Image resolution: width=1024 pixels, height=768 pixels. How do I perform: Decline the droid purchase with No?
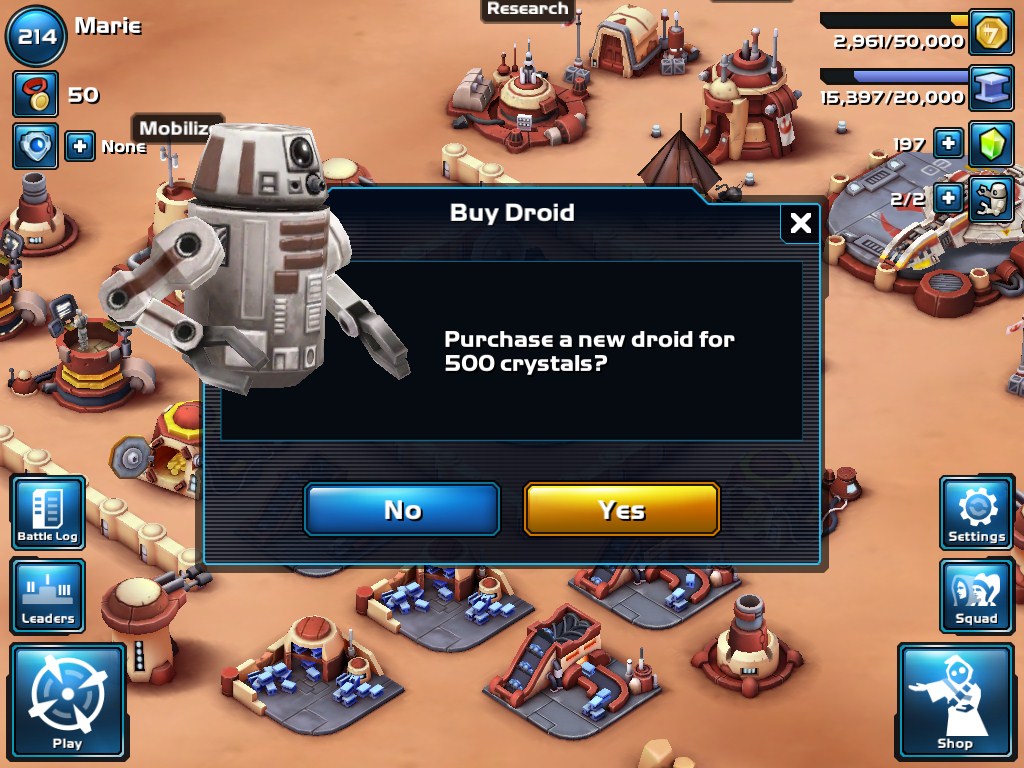coord(402,510)
